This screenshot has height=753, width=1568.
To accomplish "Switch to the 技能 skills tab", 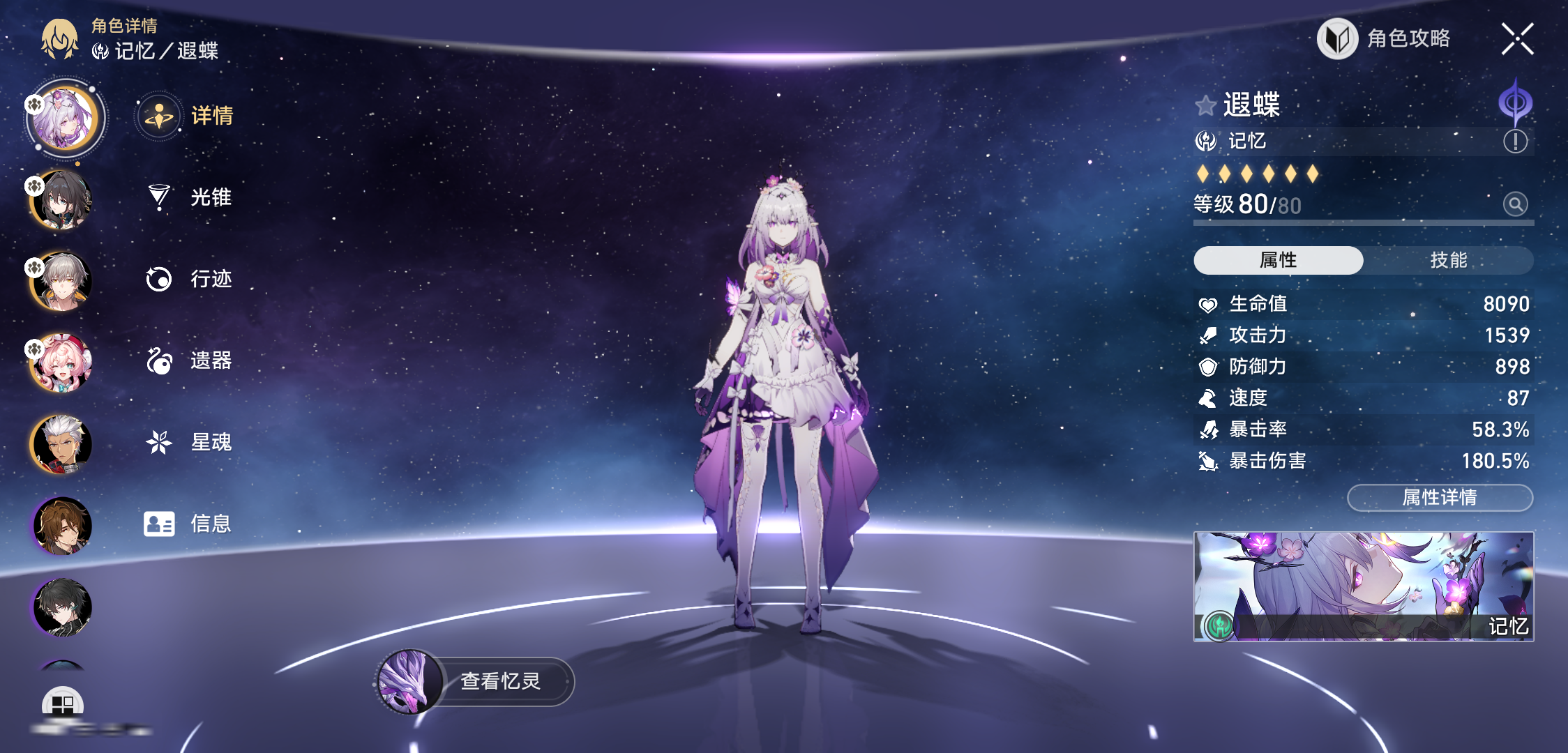I will click(1448, 260).
